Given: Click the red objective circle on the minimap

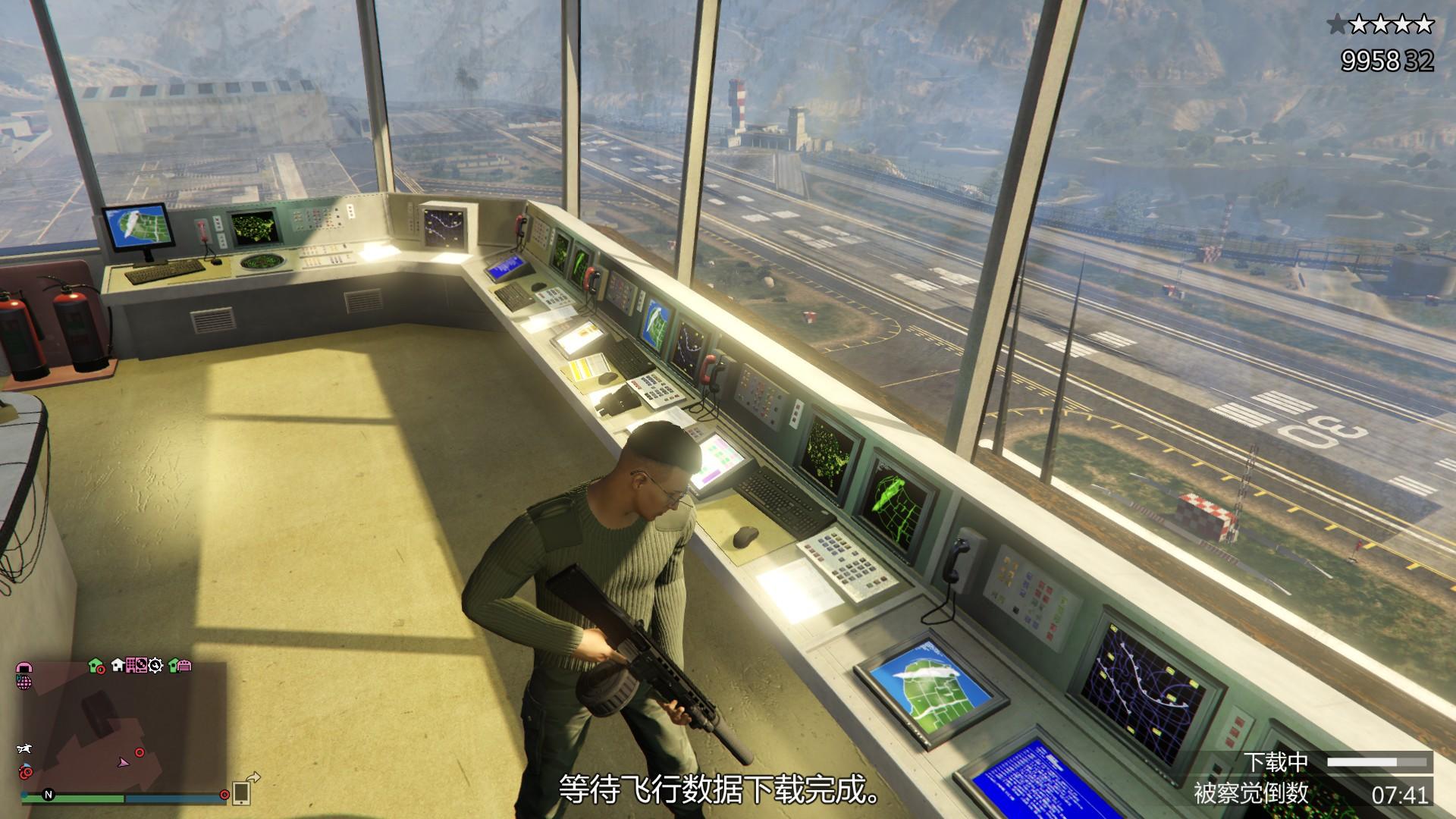Looking at the screenshot, I should tap(139, 753).
